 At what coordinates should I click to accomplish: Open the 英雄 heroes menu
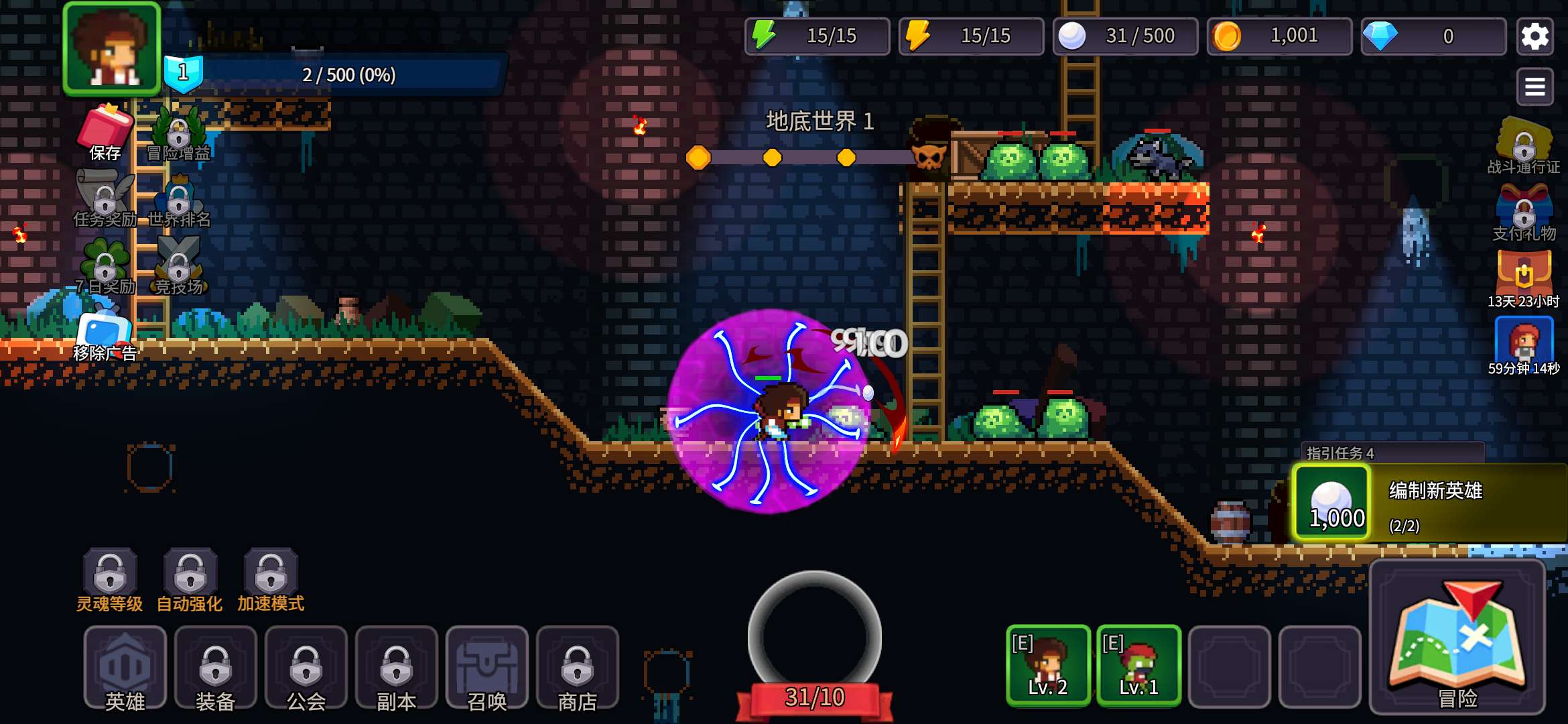pos(125,668)
